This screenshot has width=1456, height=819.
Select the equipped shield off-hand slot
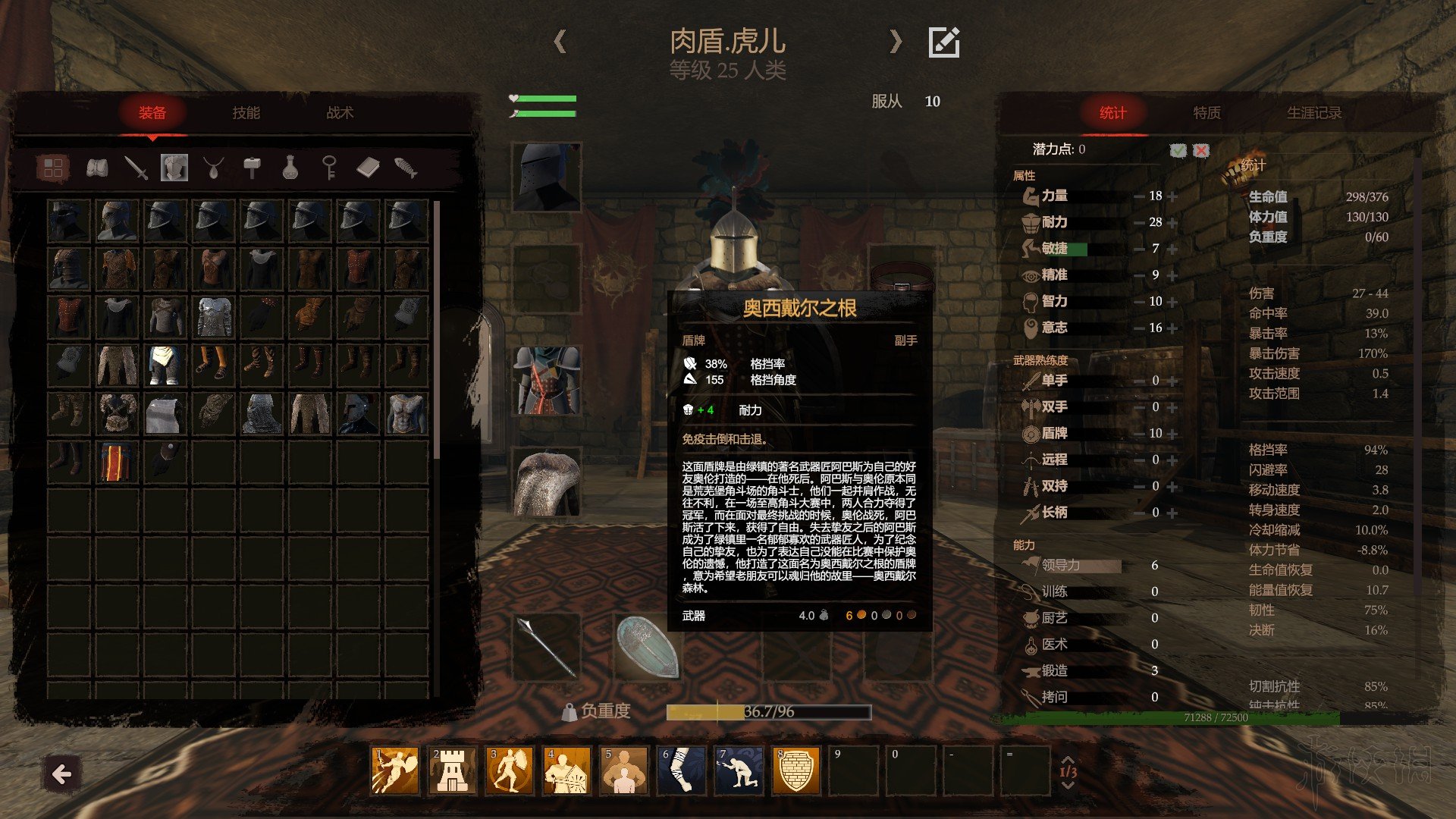[x=647, y=647]
